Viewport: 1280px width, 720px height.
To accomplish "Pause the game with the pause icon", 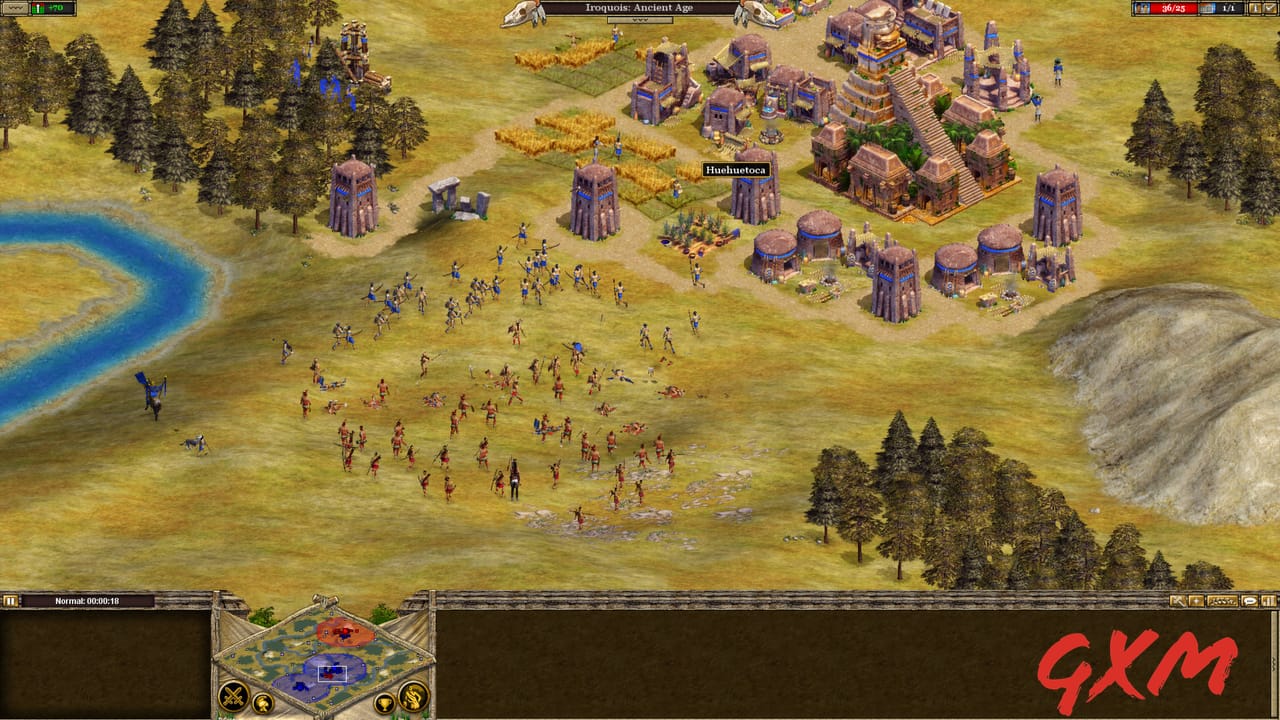I will [x=12, y=600].
